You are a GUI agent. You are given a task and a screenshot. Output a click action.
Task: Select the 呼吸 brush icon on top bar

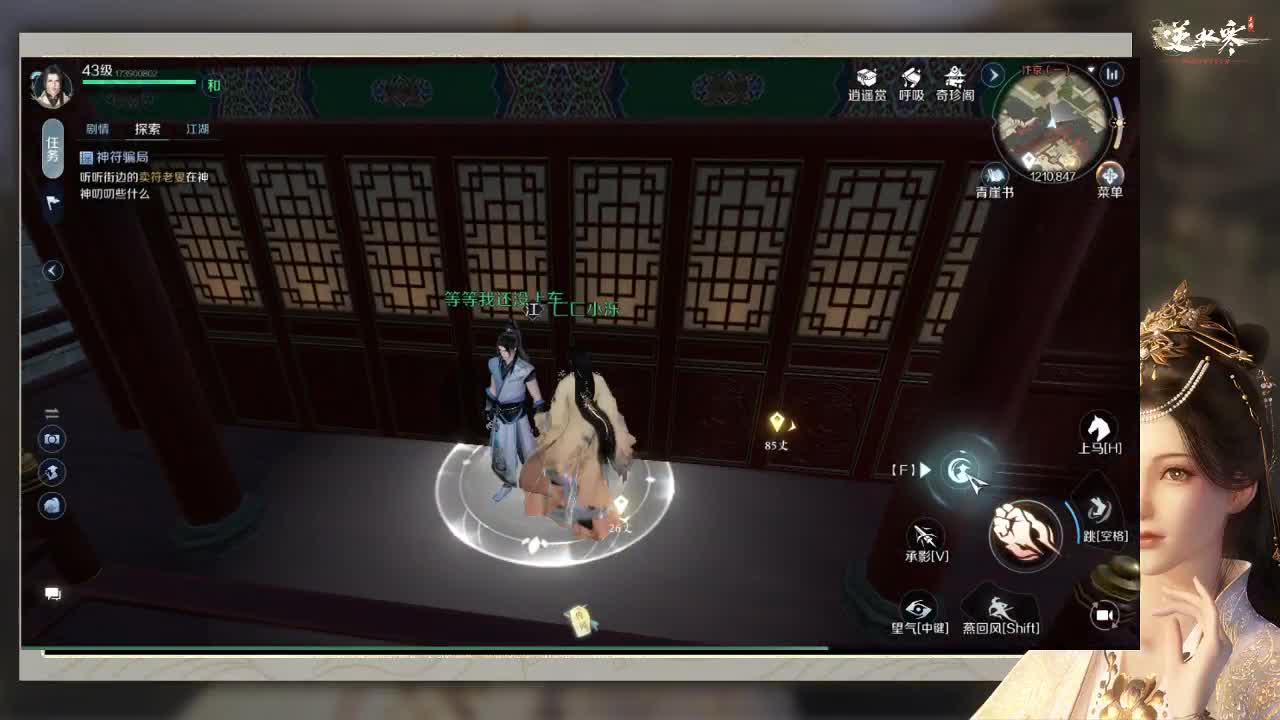911,77
